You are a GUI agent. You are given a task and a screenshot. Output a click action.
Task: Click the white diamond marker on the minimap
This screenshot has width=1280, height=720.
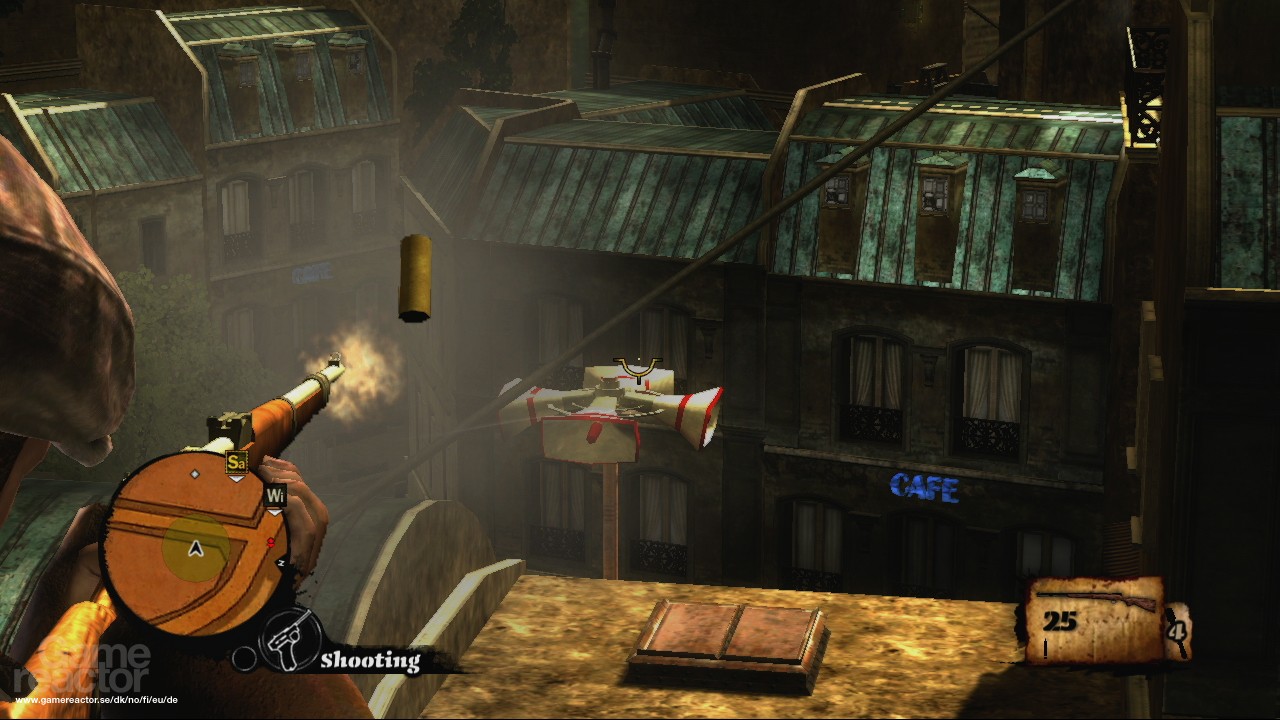click(x=195, y=474)
